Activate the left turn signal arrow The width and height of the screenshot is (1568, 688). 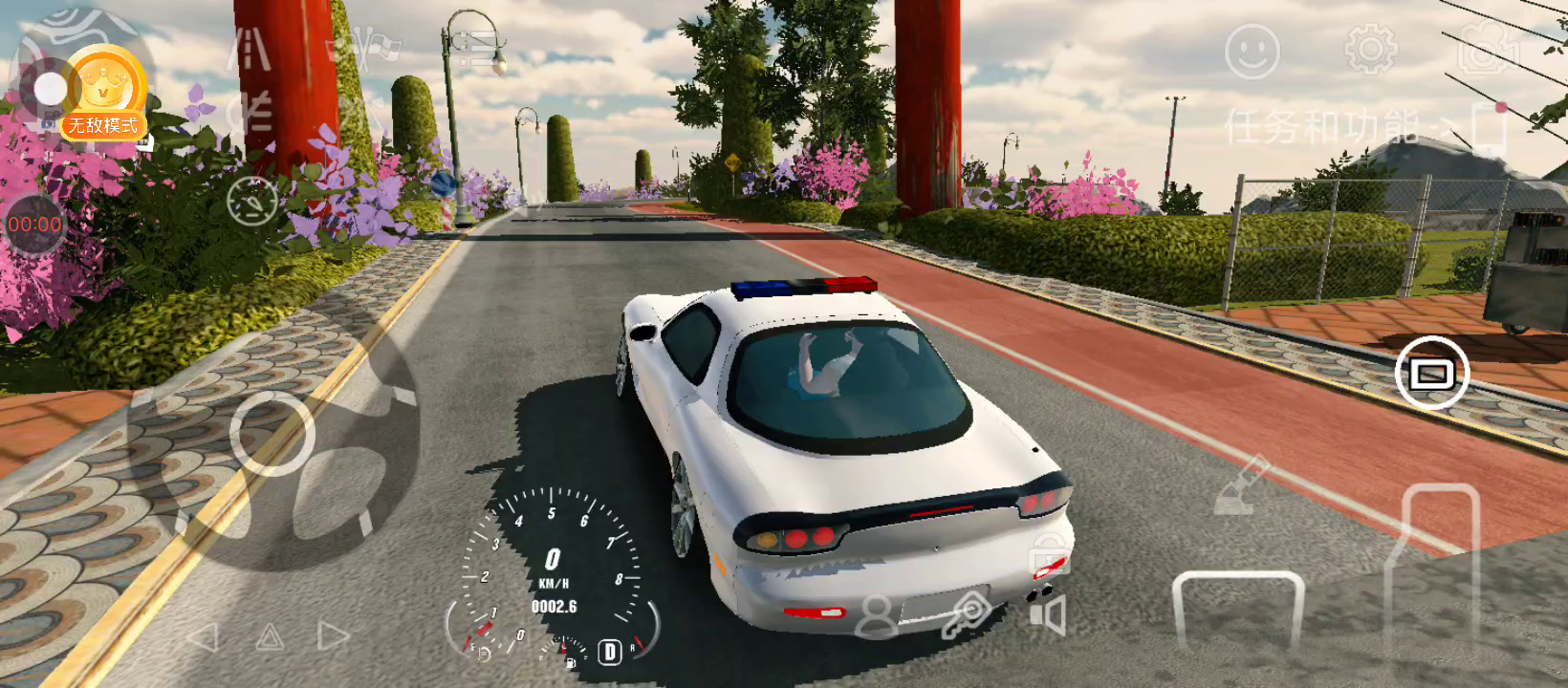click(x=203, y=637)
